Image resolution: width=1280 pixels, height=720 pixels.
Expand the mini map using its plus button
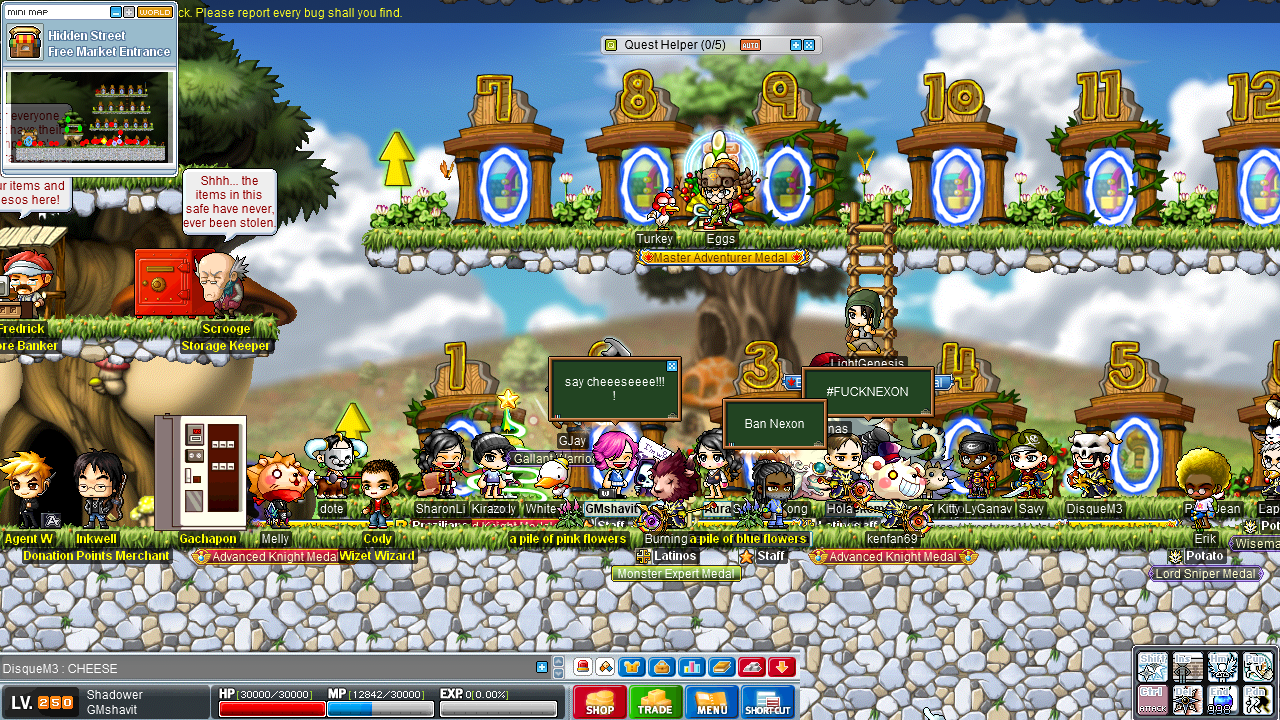129,13
